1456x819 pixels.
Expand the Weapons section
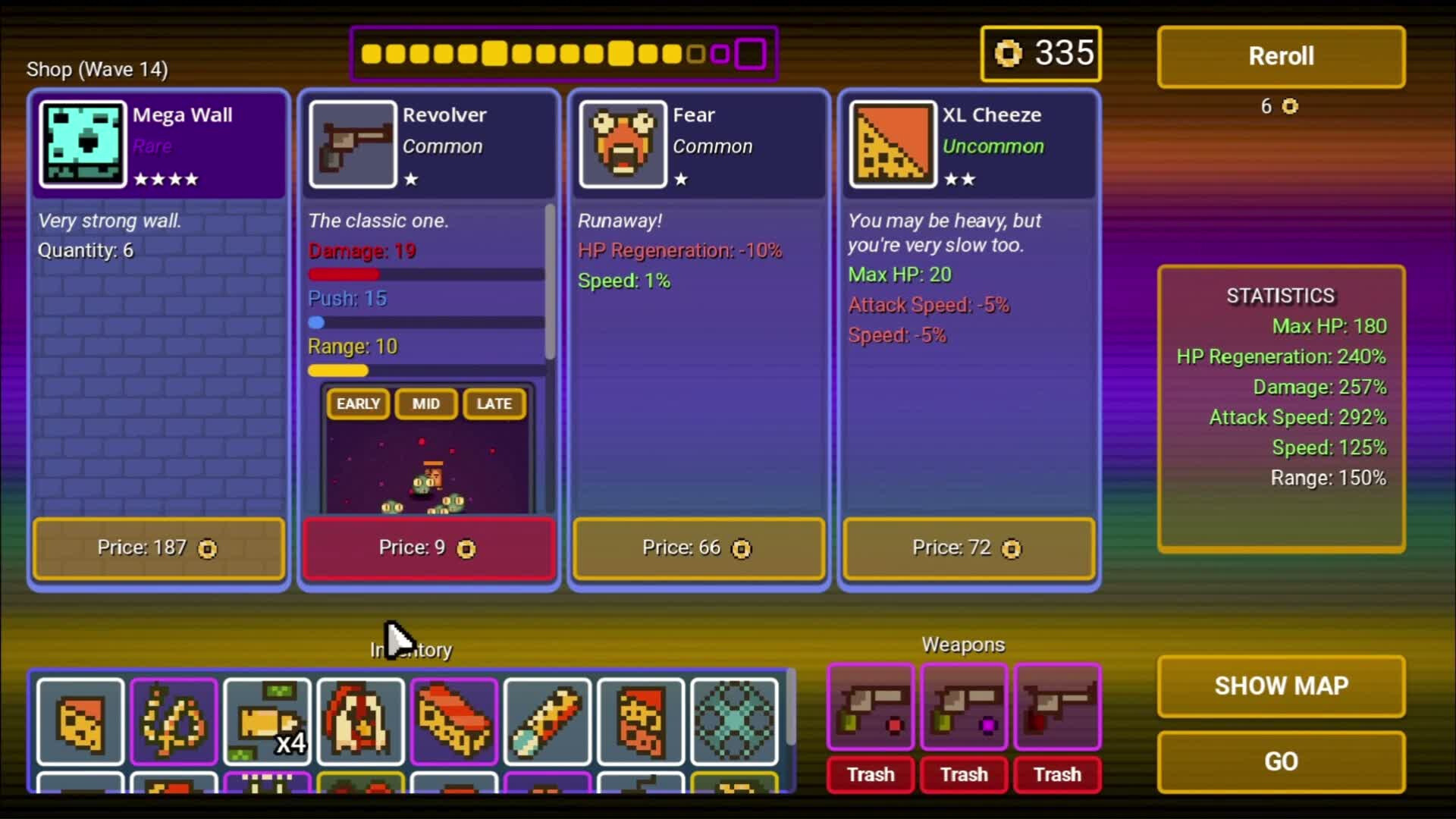(963, 644)
